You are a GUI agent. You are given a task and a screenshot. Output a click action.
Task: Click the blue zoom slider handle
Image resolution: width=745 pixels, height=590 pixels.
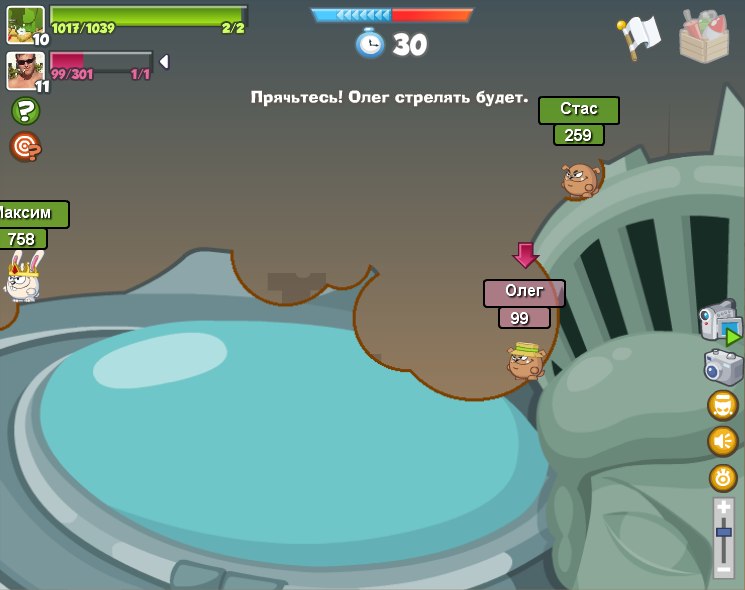pyautogui.click(x=724, y=532)
